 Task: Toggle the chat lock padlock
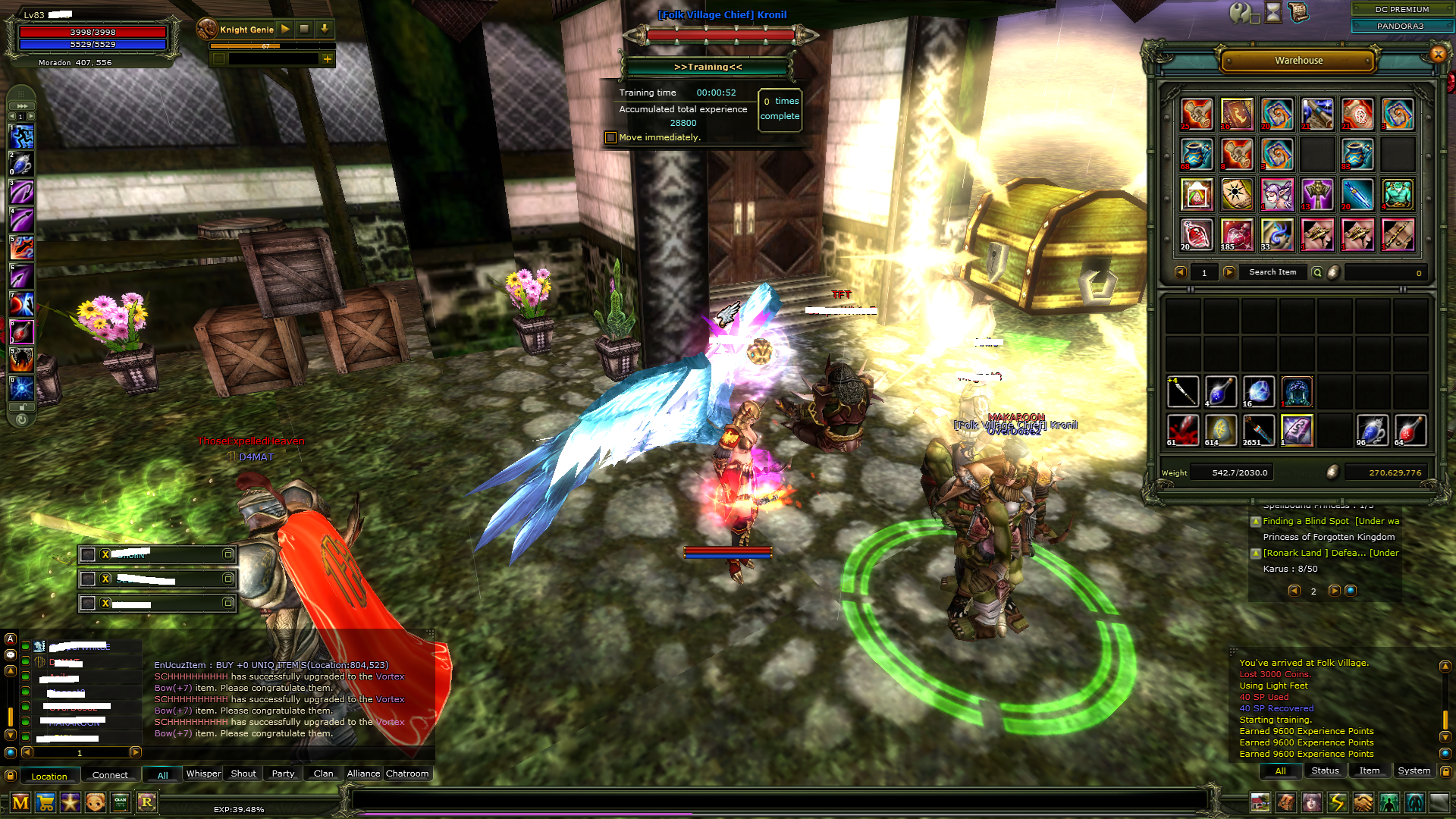pos(11,774)
